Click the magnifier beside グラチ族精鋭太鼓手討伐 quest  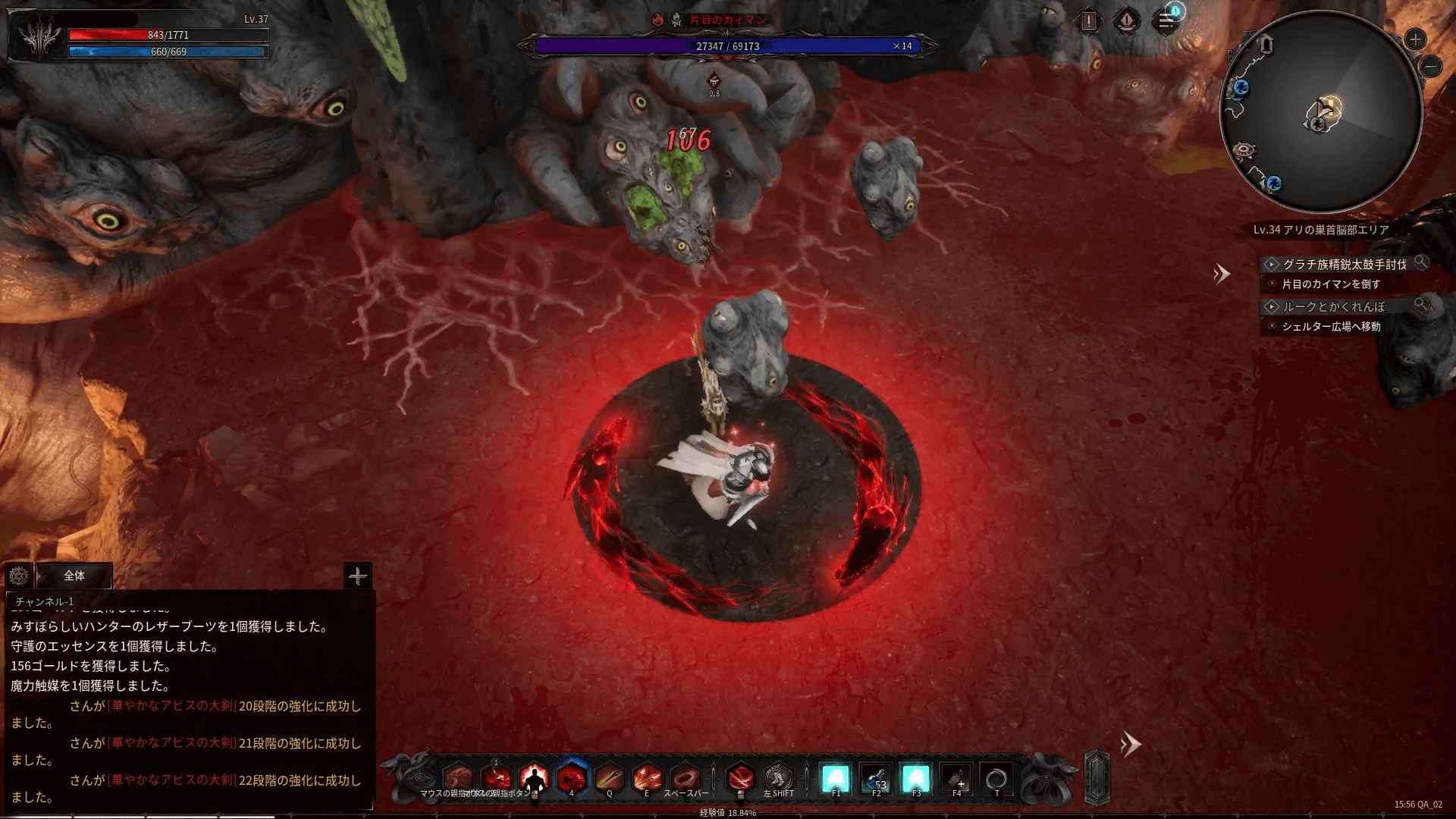pyautogui.click(x=1422, y=262)
